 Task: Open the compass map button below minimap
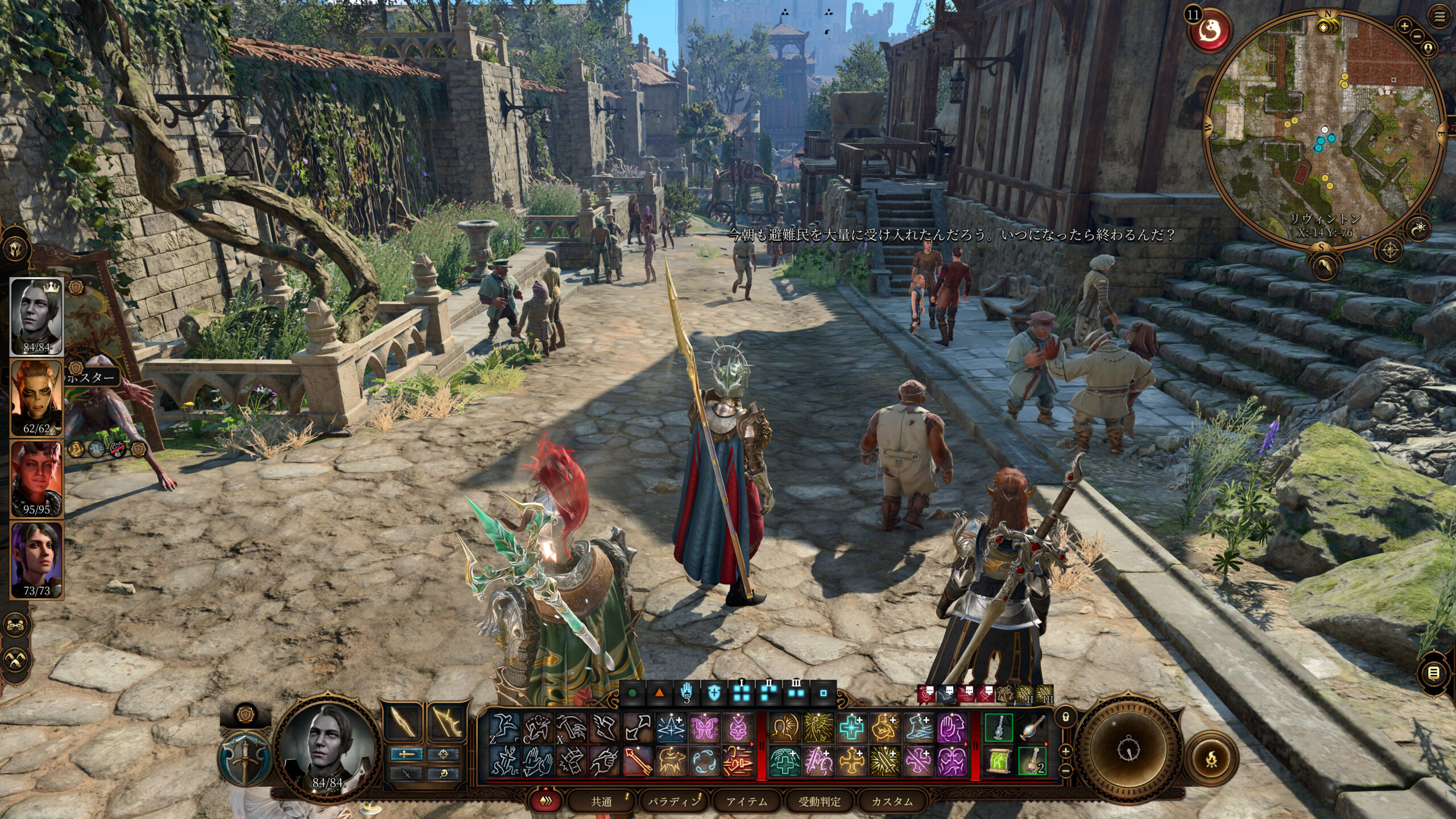1391,250
